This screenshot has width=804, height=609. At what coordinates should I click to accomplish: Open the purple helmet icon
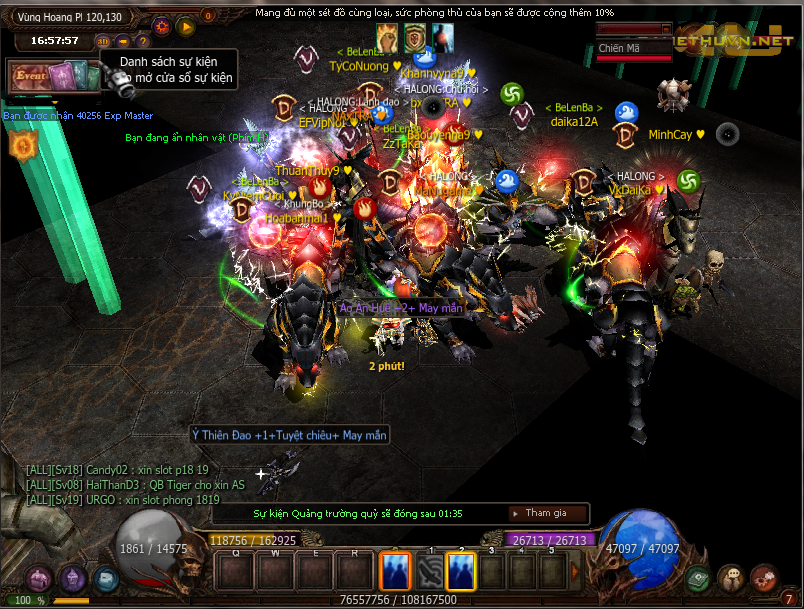click(73, 578)
